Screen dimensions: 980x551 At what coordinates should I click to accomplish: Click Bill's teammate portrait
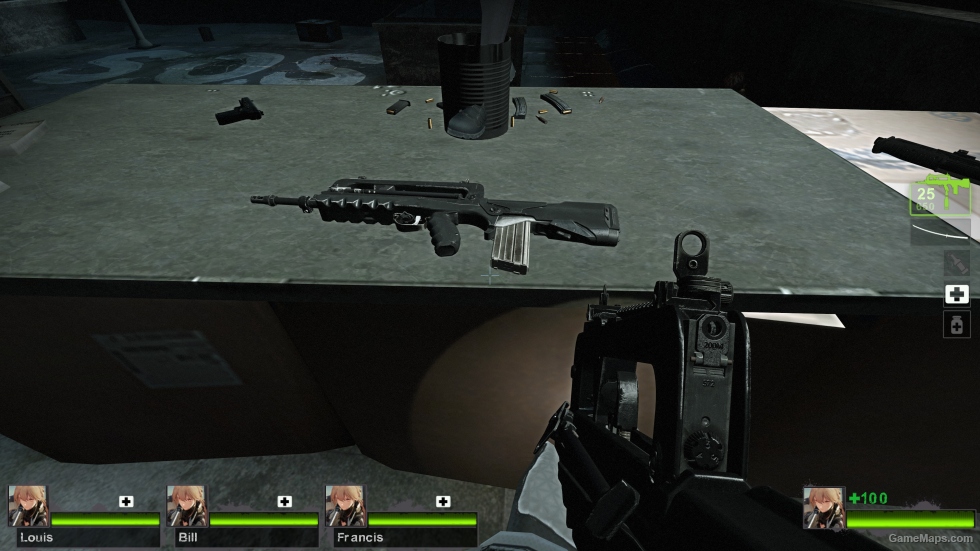pos(186,506)
